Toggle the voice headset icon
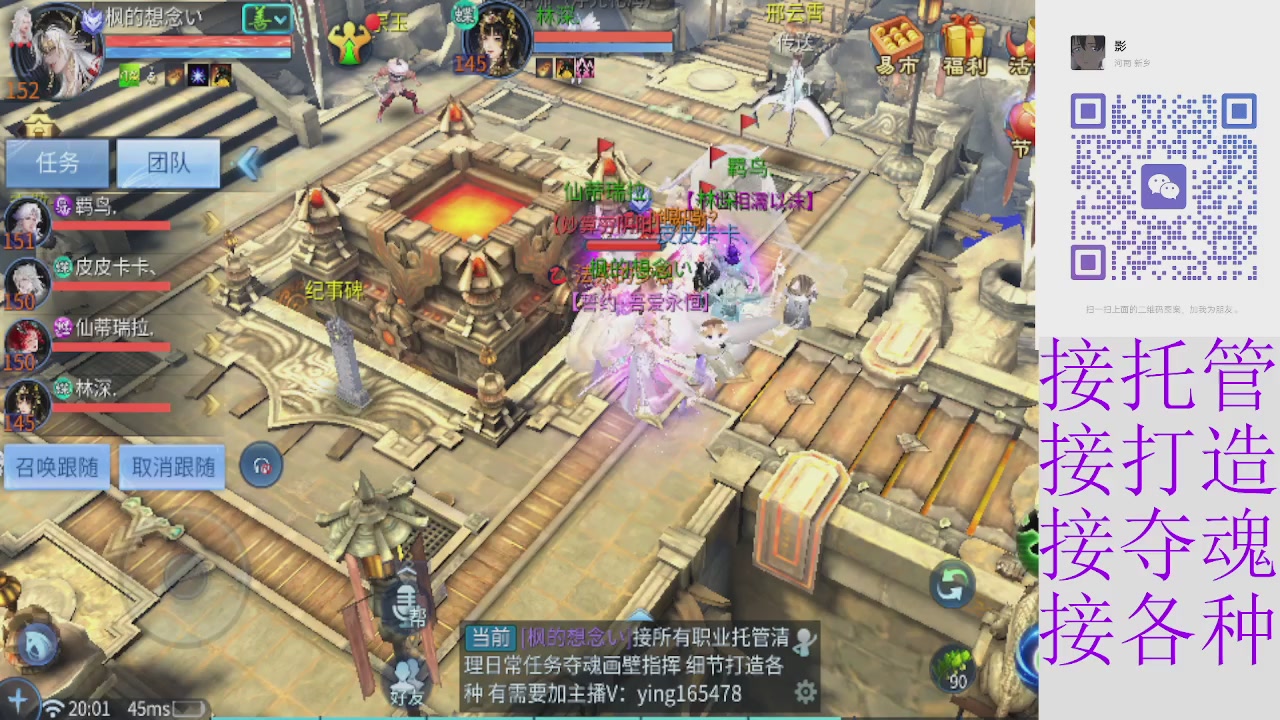The image size is (1280, 720). 261,464
